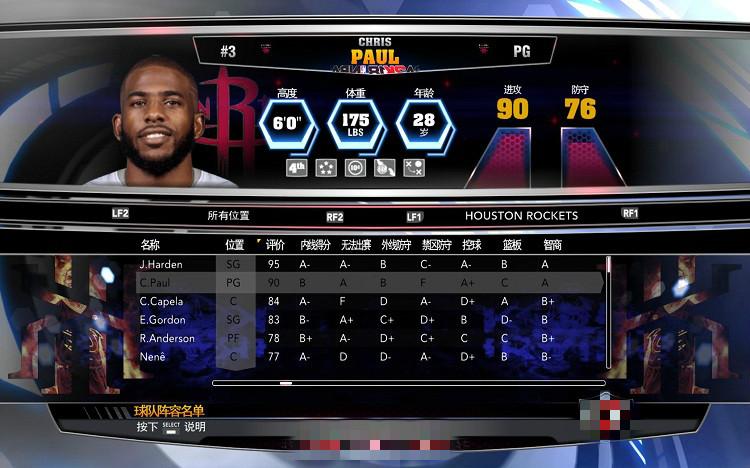Viewport: 750px width, 468px height.
Task: Click the 智商 column header
Action: pos(552,244)
